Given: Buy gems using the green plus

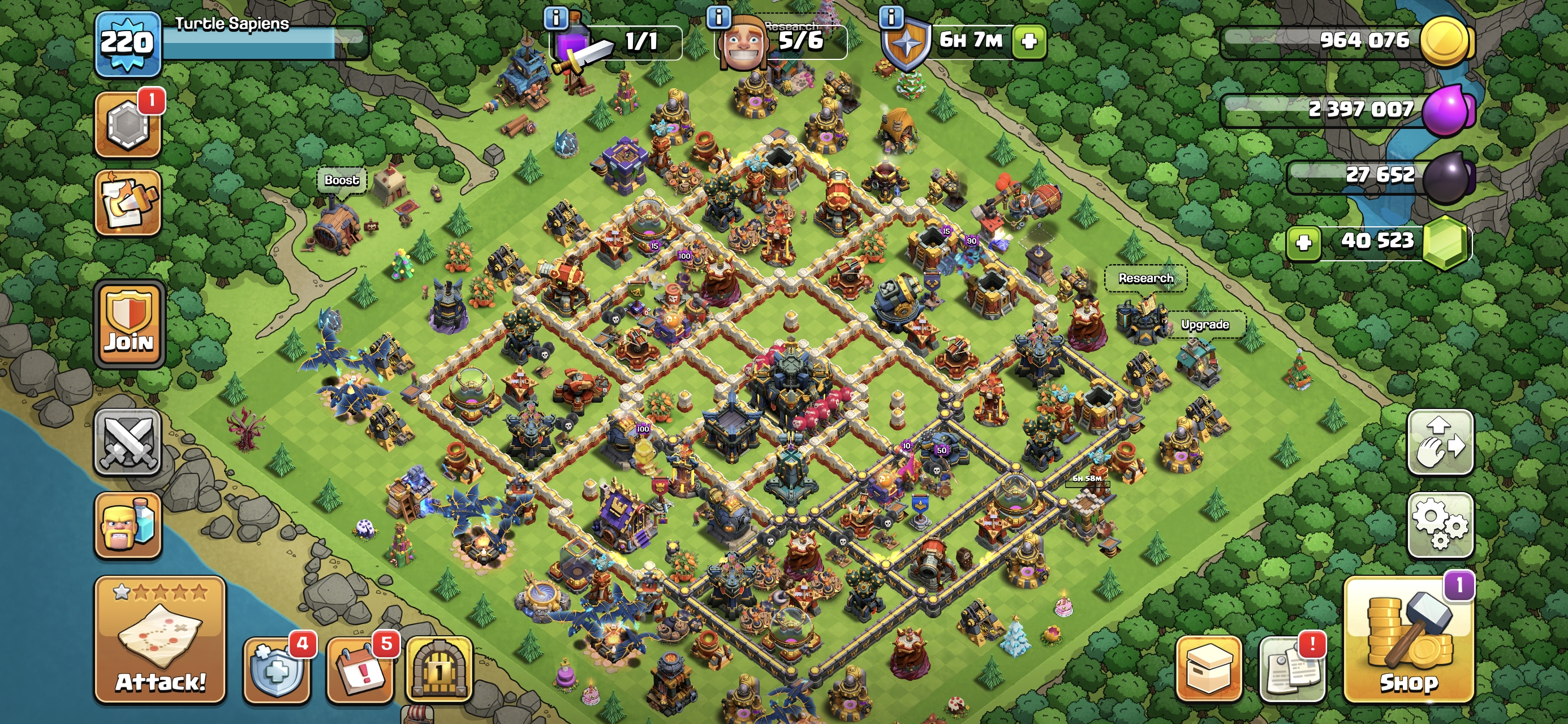Looking at the screenshot, I should [1303, 242].
